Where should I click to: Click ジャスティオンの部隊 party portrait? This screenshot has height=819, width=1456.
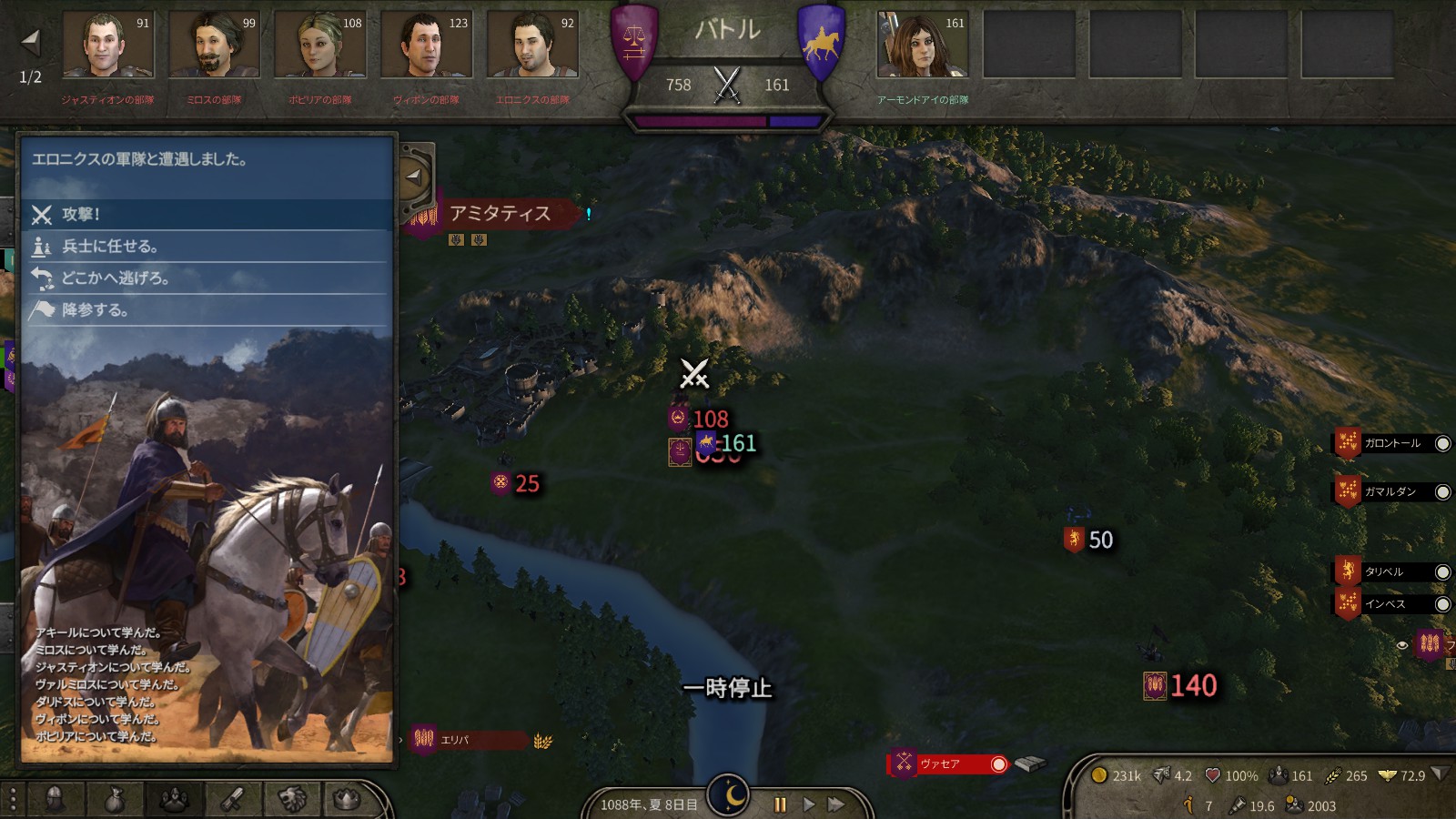click(x=107, y=45)
